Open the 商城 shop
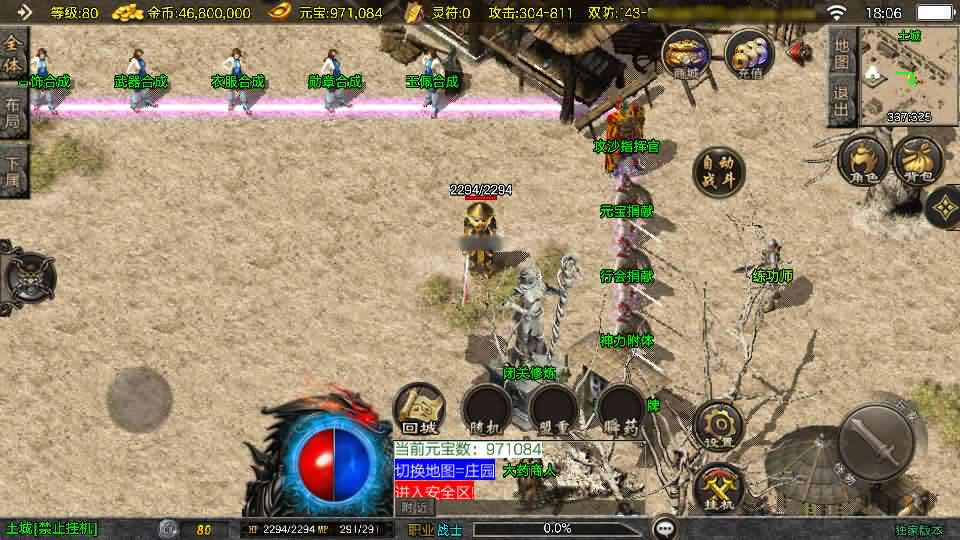This screenshot has width=960, height=540. pos(686,54)
